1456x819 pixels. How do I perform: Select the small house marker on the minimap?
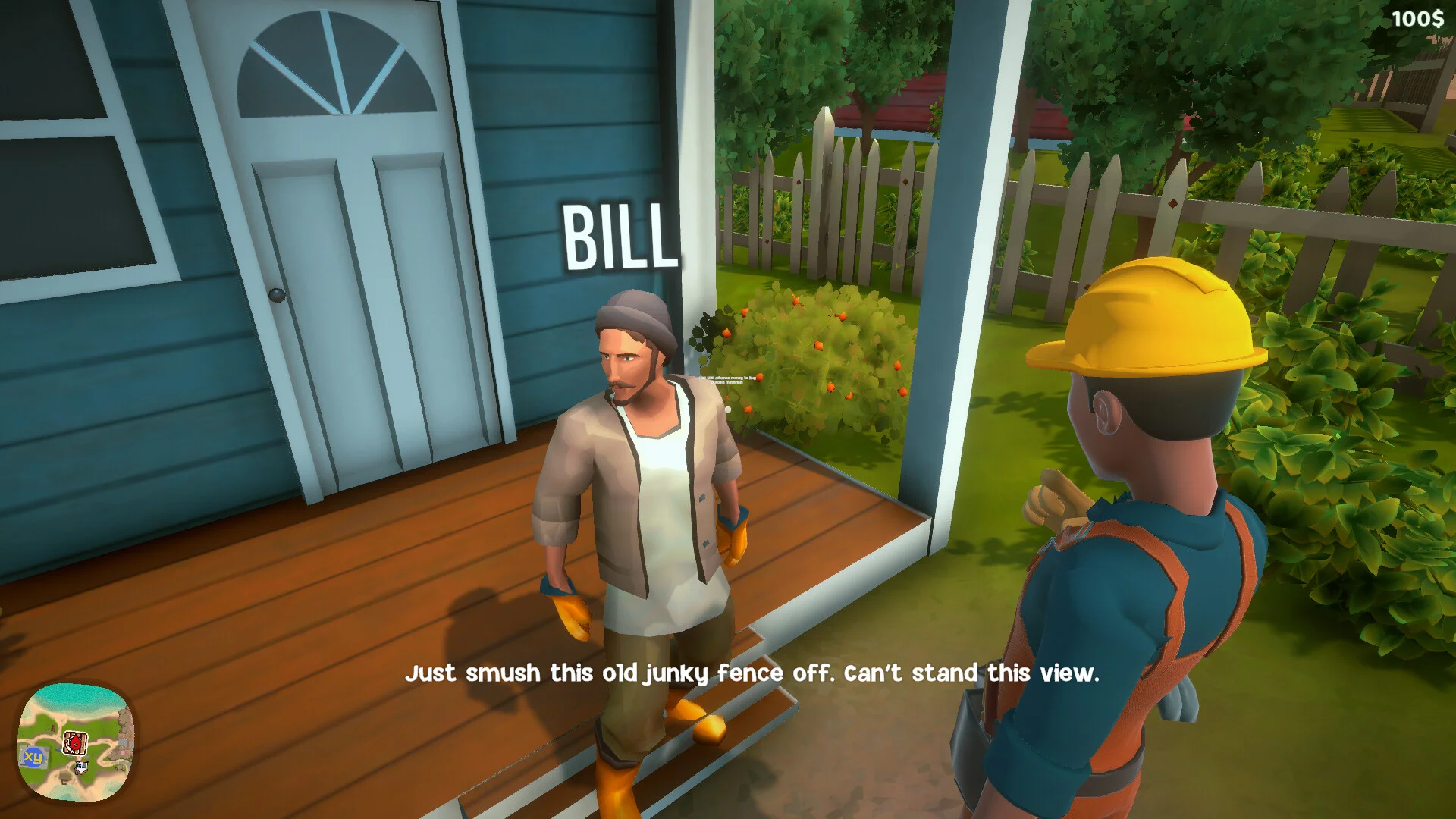coord(81,767)
